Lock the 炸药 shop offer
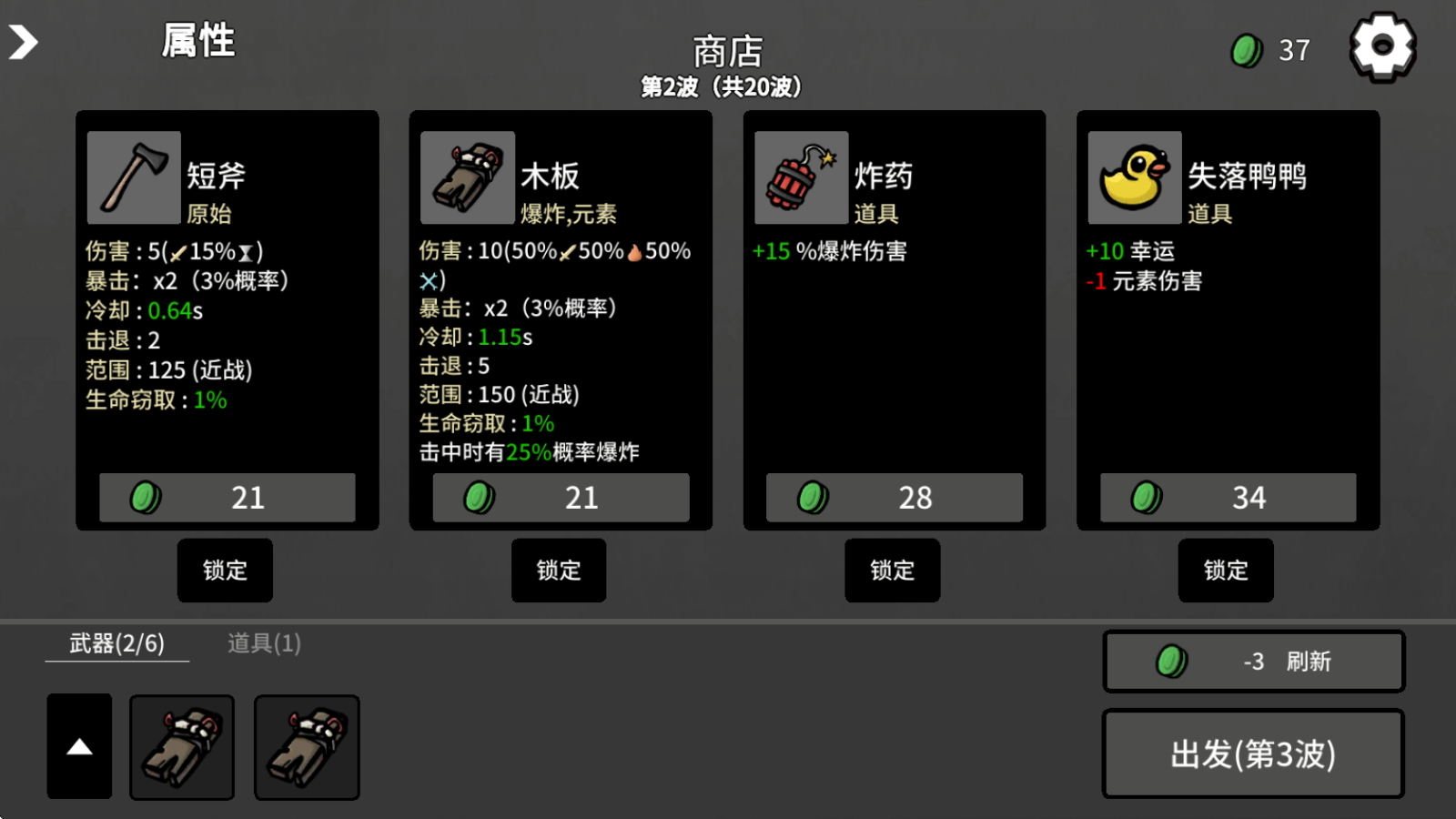Viewport: 1456px width, 819px height. (x=892, y=571)
